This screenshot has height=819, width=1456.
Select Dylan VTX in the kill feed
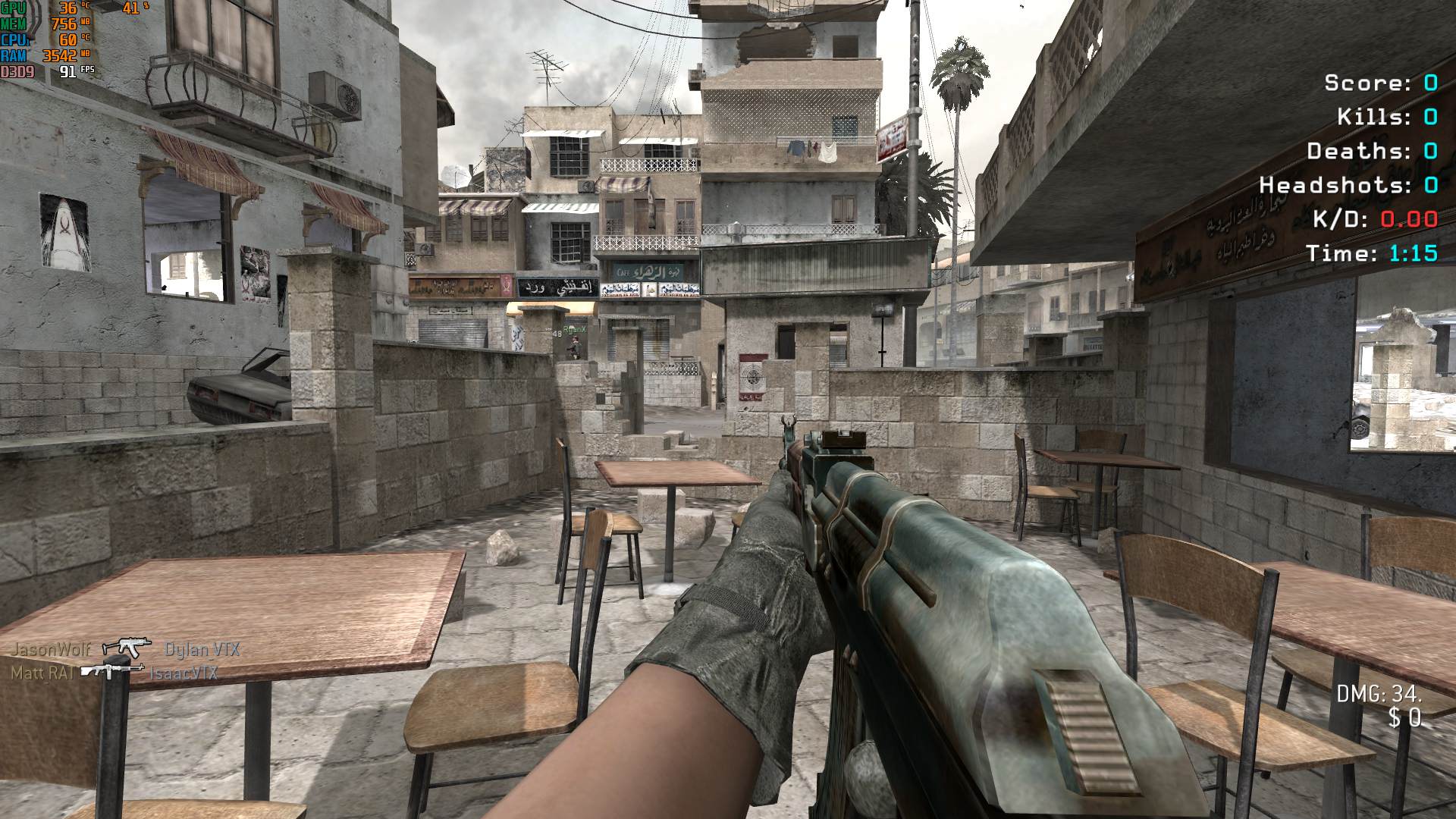click(x=202, y=649)
